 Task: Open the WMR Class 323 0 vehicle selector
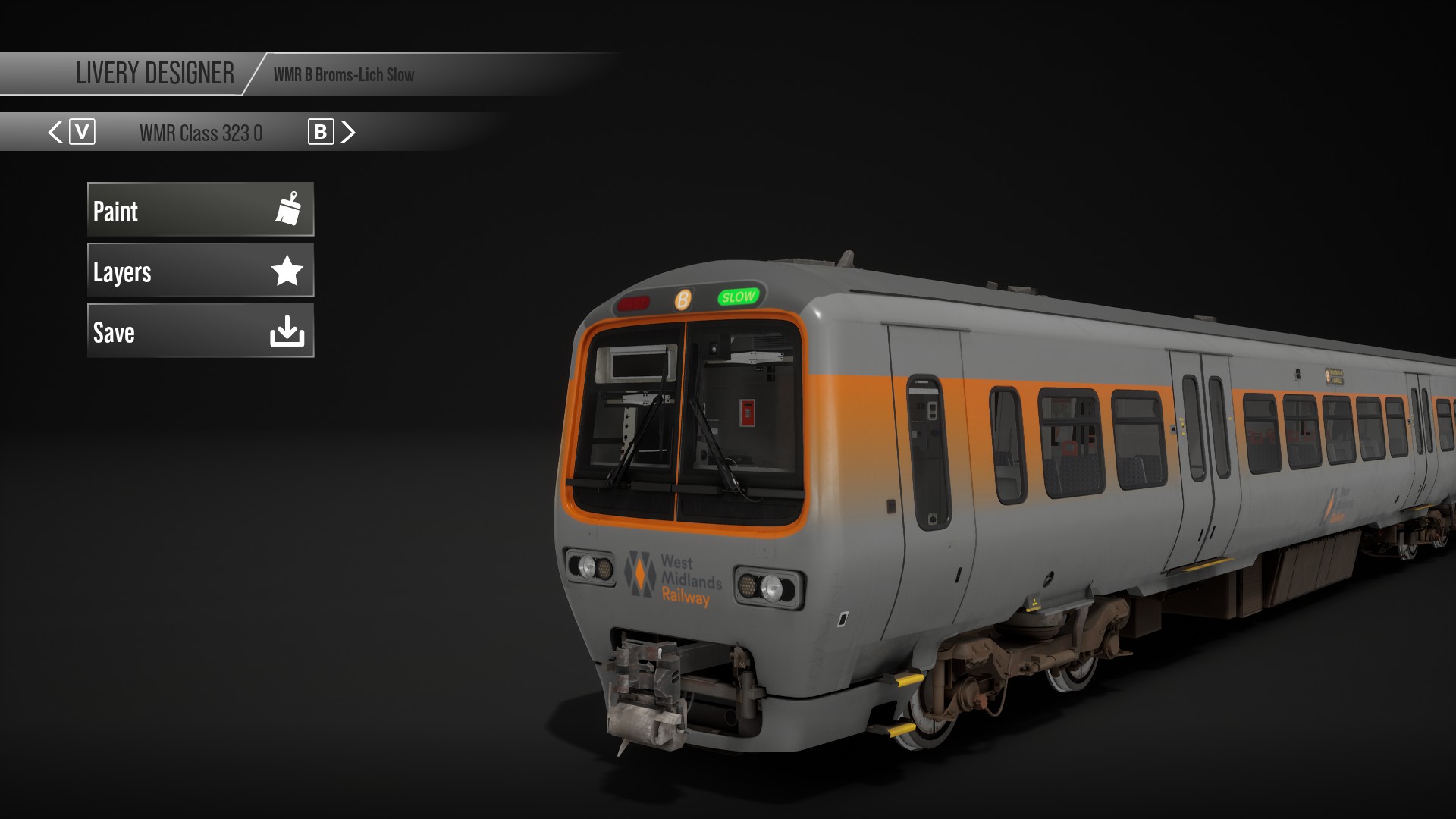tap(201, 131)
